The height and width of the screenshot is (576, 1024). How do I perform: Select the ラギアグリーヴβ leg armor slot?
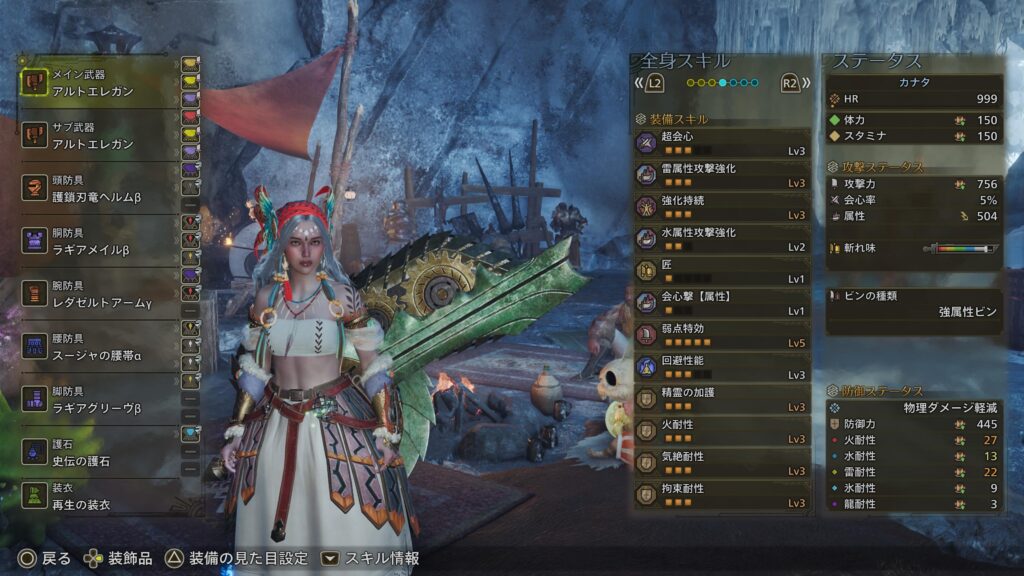[100, 400]
